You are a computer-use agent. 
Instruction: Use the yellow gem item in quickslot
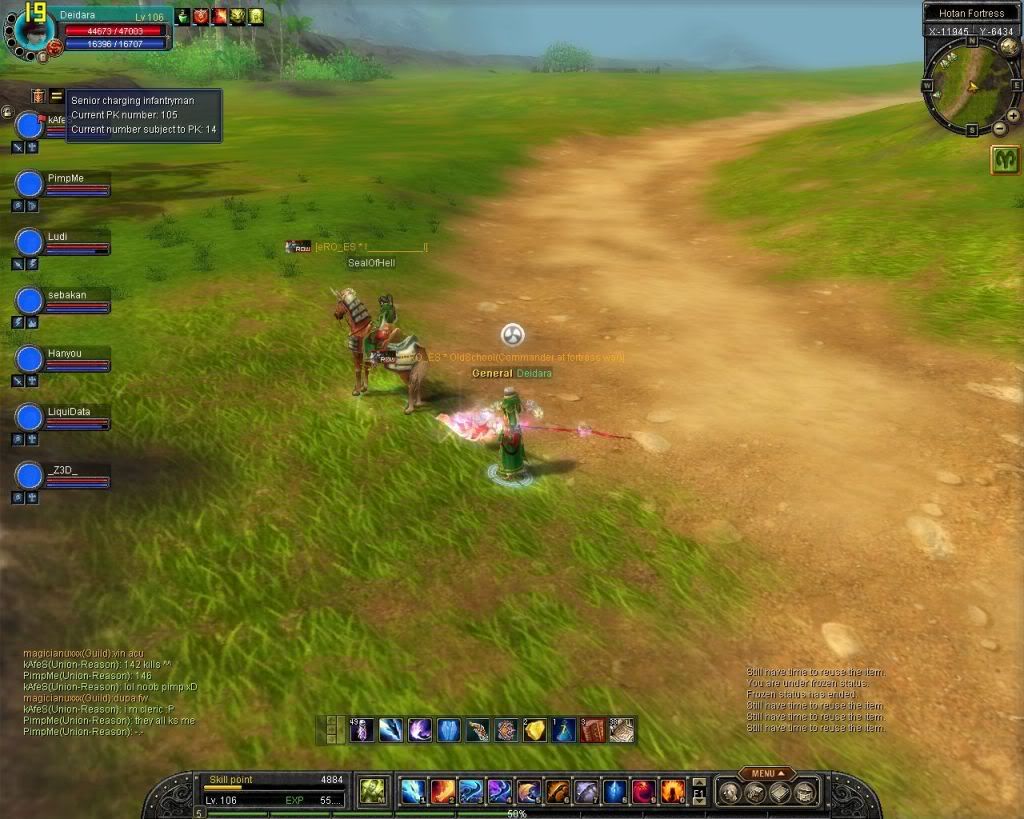point(535,730)
